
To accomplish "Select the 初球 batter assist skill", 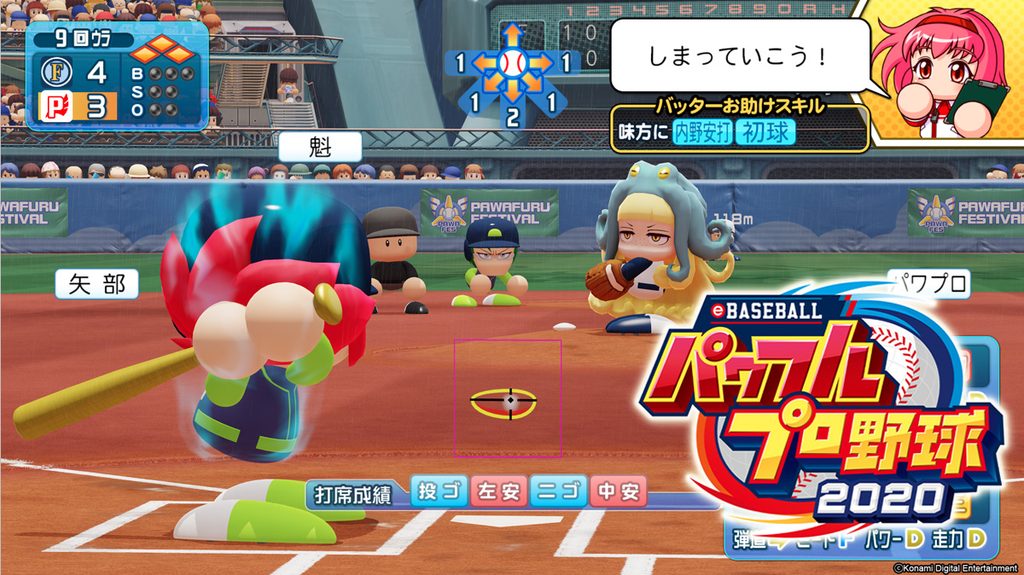I will pyautogui.click(x=762, y=130).
